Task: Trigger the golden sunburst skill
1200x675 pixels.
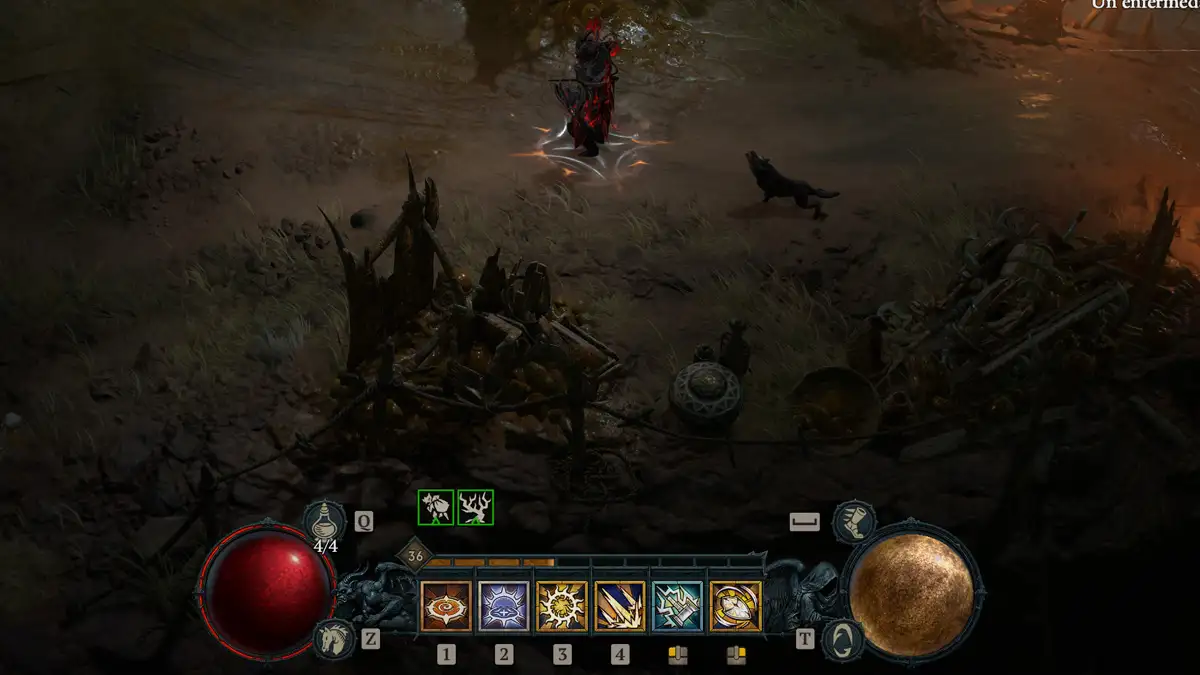Action: (562, 607)
